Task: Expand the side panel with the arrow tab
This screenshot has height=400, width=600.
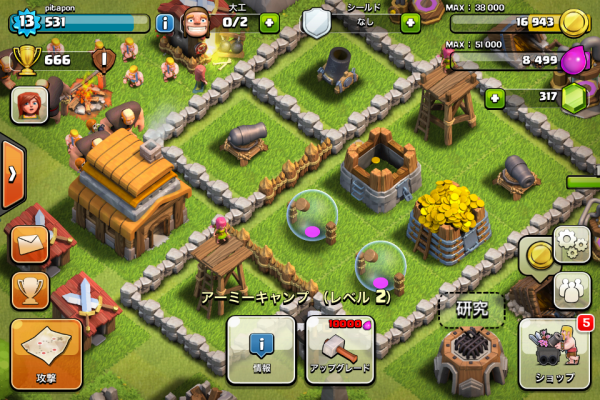Action: (12, 174)
